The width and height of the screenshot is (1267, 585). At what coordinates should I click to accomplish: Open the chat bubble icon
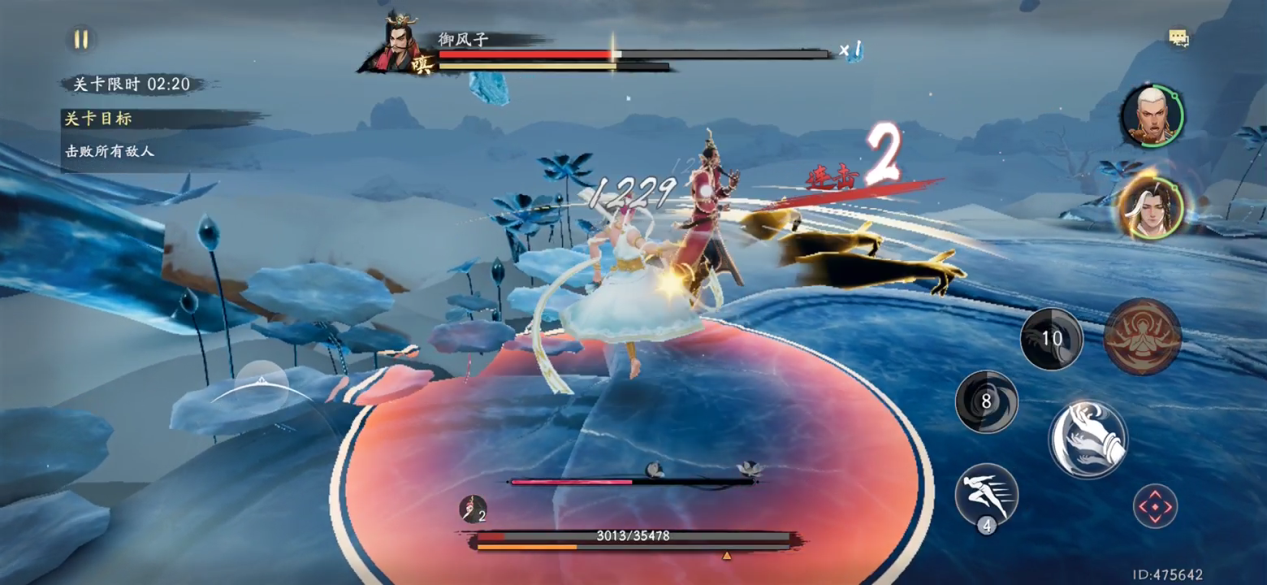tap(1179, 39)
